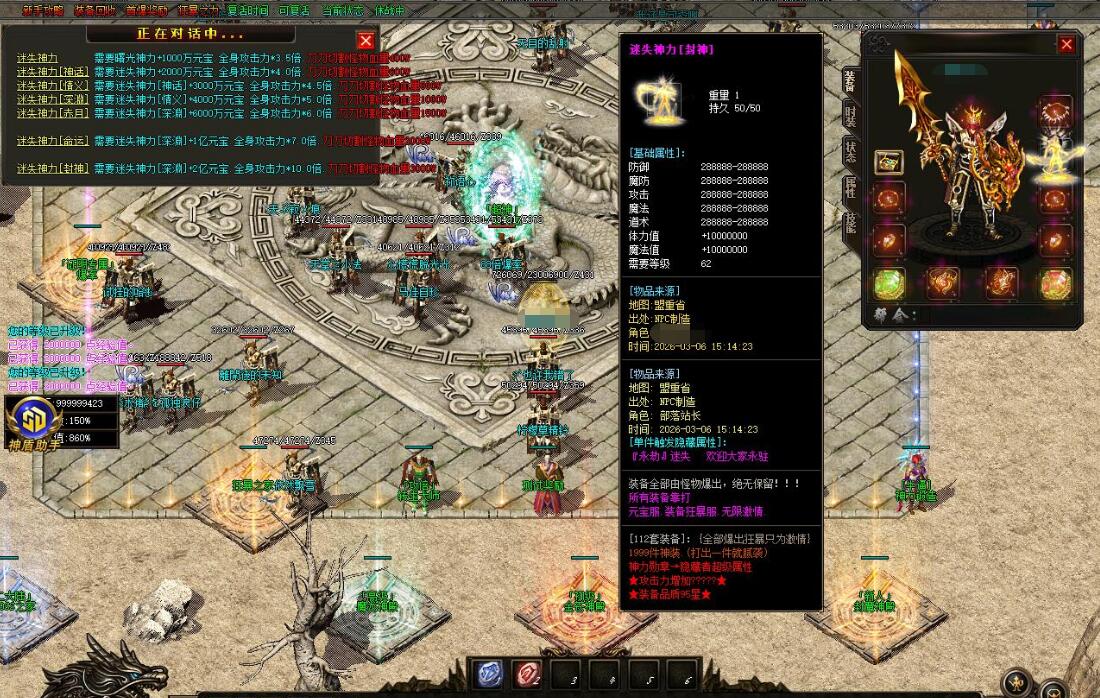Screen dimensions: 1100x698
Task: Switch to the 技能 skills tab
Action: coord(850,222)
